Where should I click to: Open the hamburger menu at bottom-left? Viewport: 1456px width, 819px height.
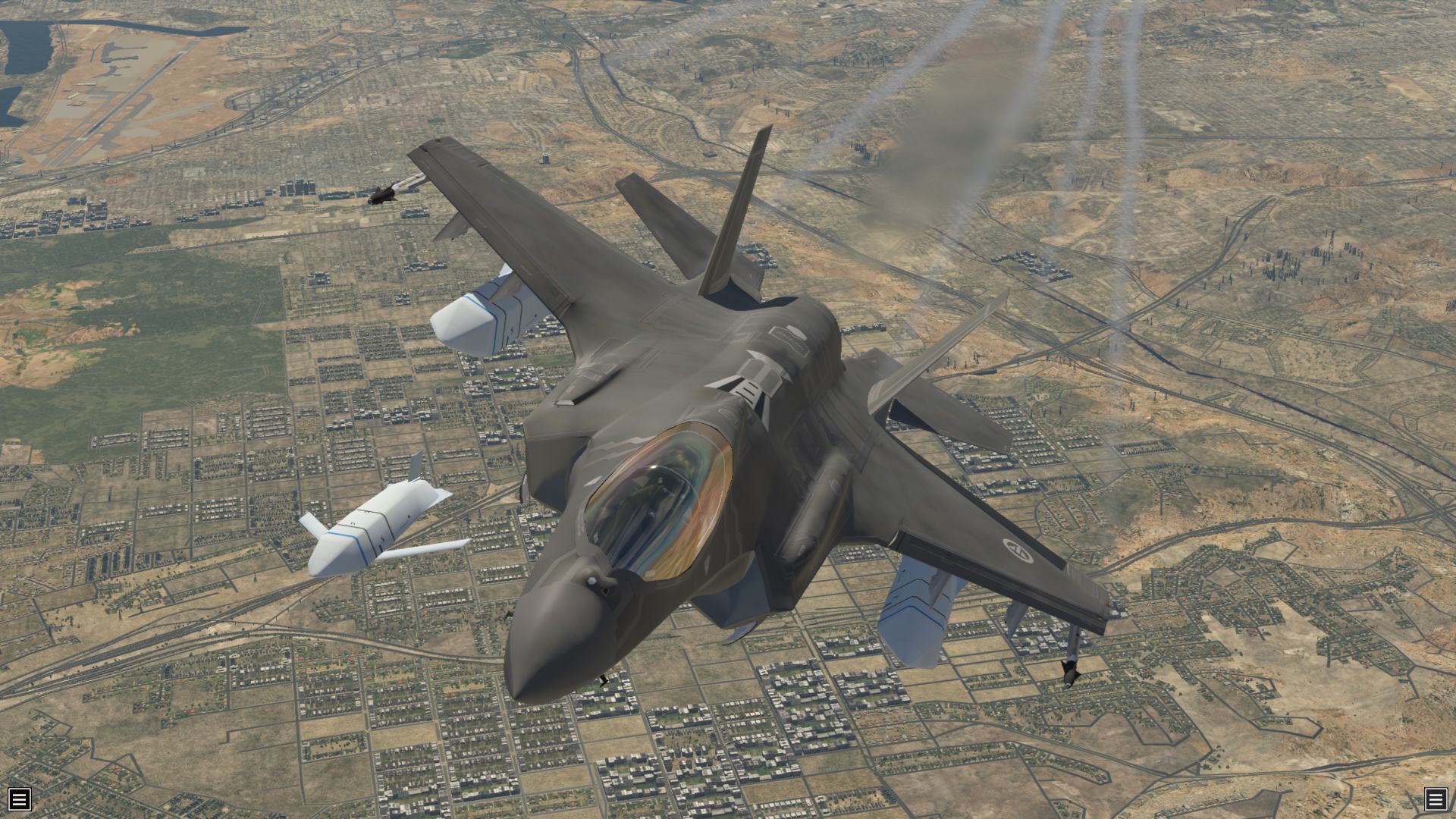pos(20,799)
